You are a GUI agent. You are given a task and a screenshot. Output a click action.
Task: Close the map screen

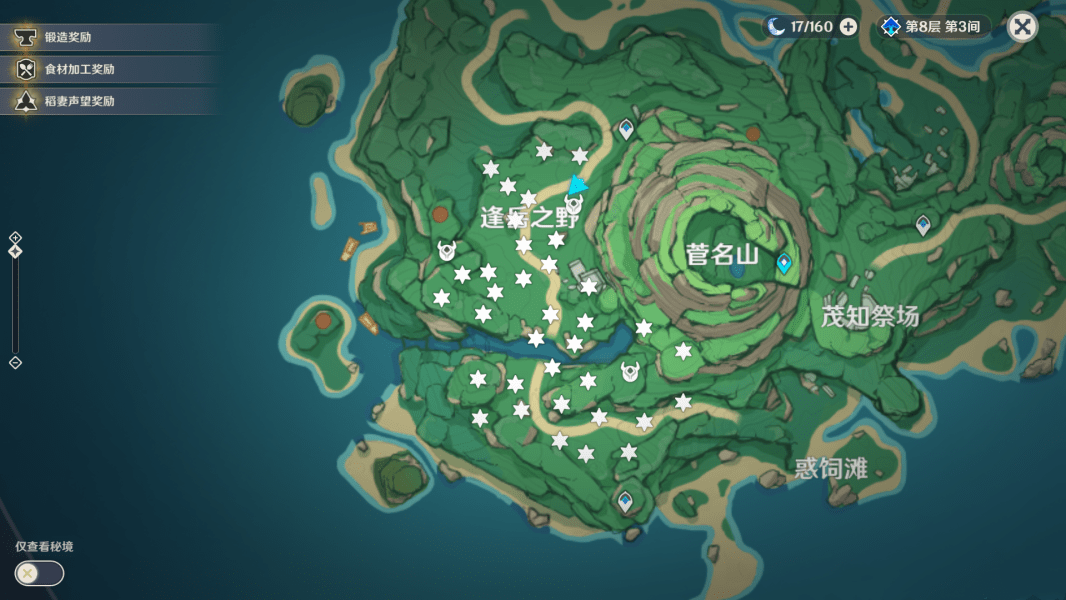[1022, 27]
